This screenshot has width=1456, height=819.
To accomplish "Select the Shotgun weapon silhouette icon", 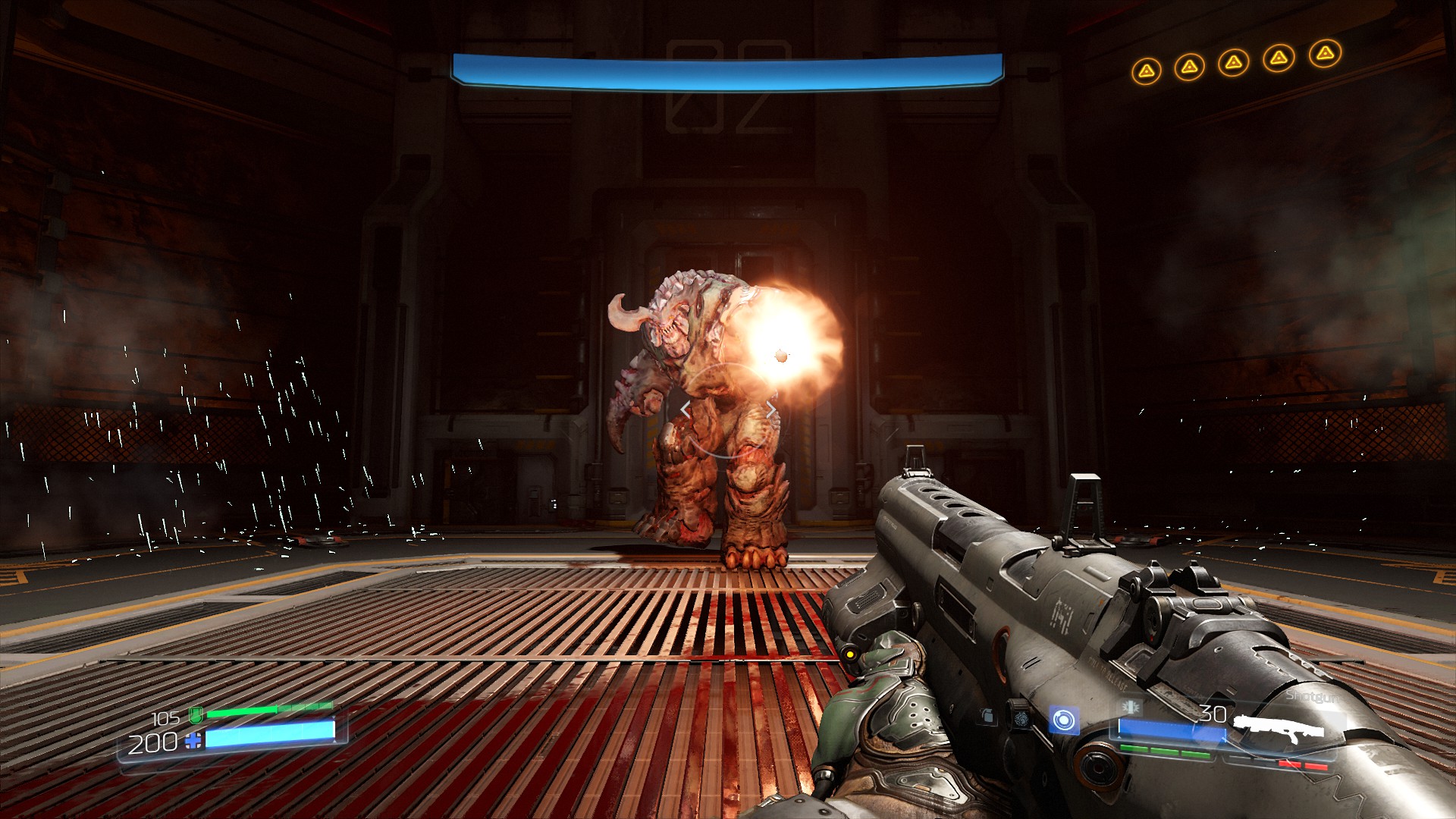I will tap(1279, 727).
